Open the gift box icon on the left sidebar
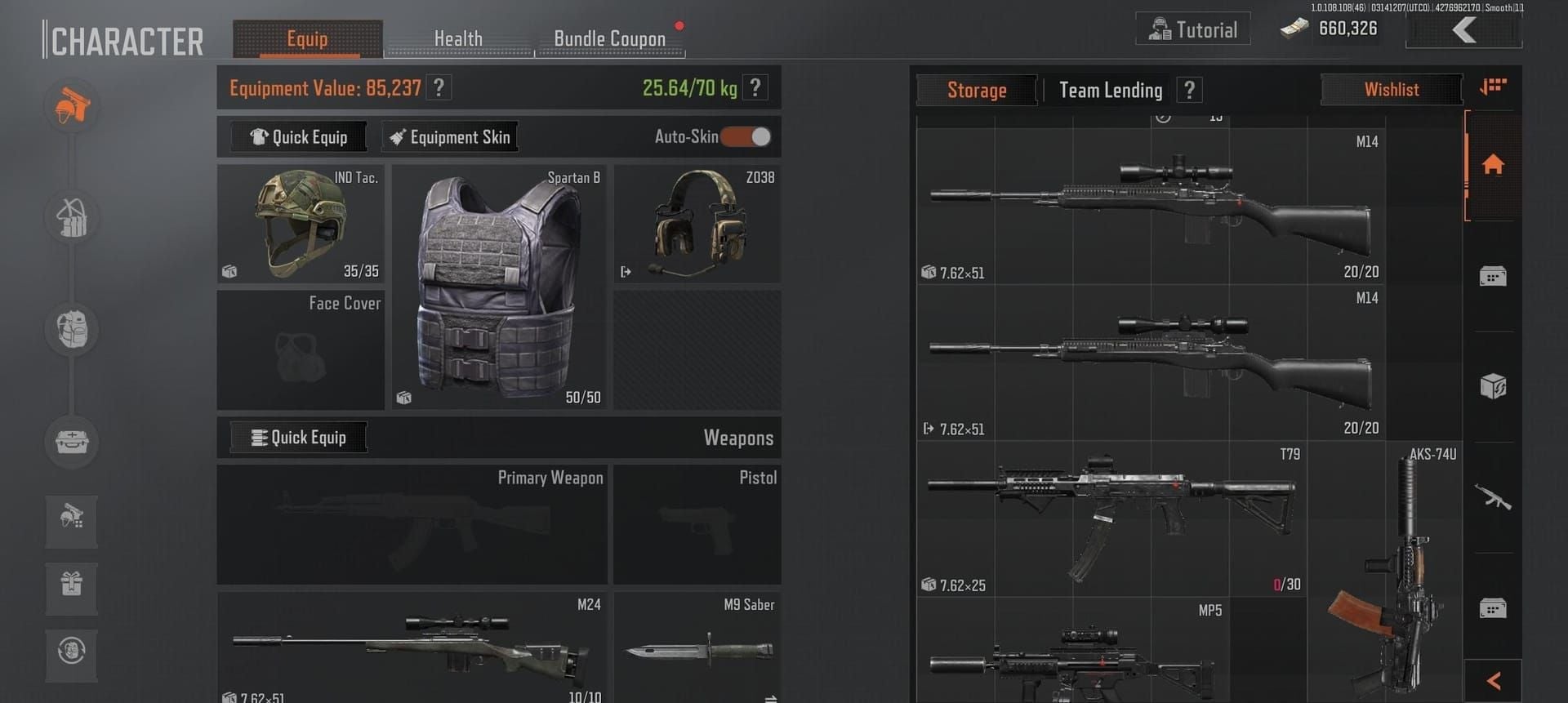This screenshot has height=703, width=1568. [x=72, y=589]
